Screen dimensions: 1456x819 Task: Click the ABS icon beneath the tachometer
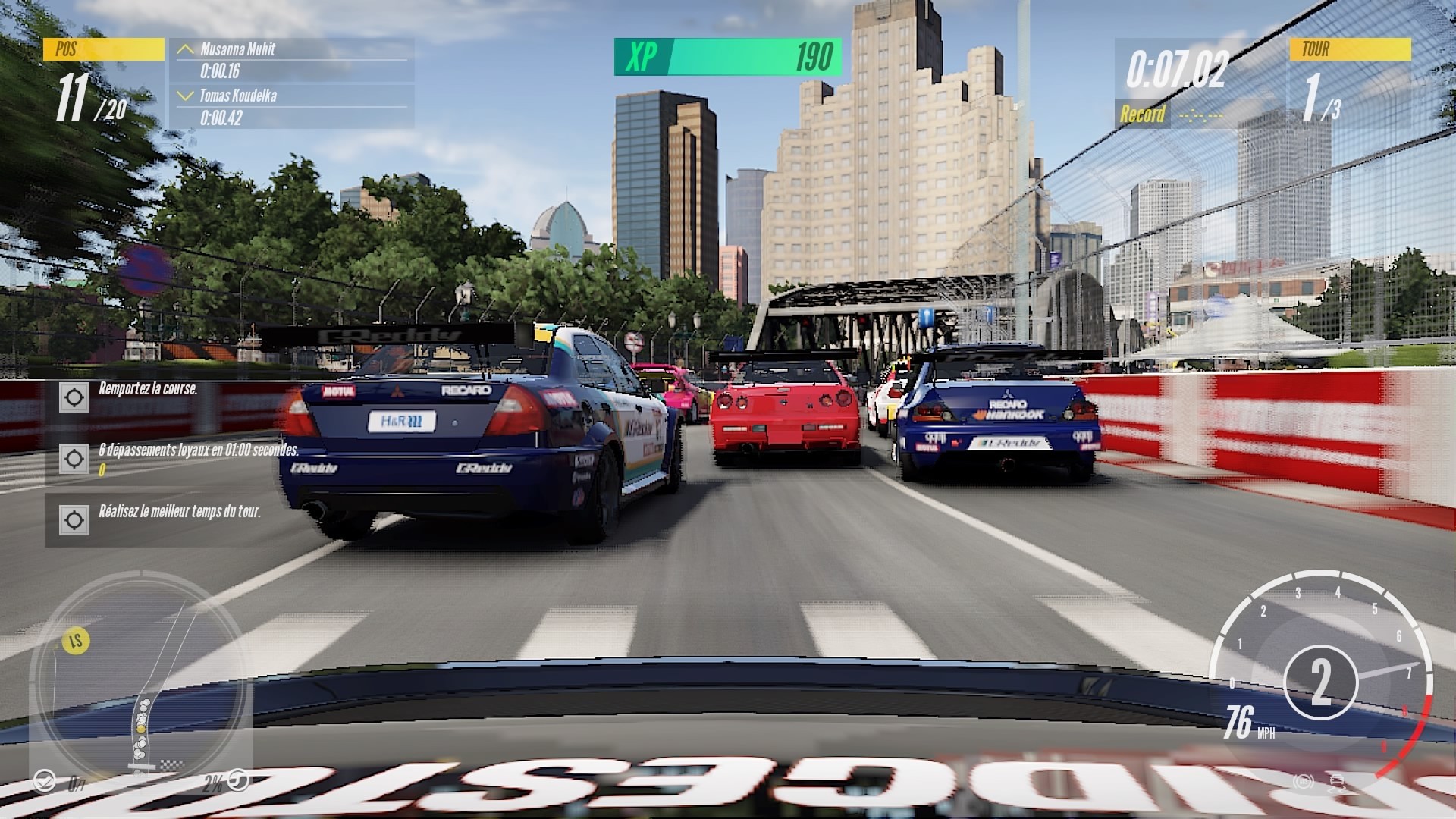click(1304, 782)
